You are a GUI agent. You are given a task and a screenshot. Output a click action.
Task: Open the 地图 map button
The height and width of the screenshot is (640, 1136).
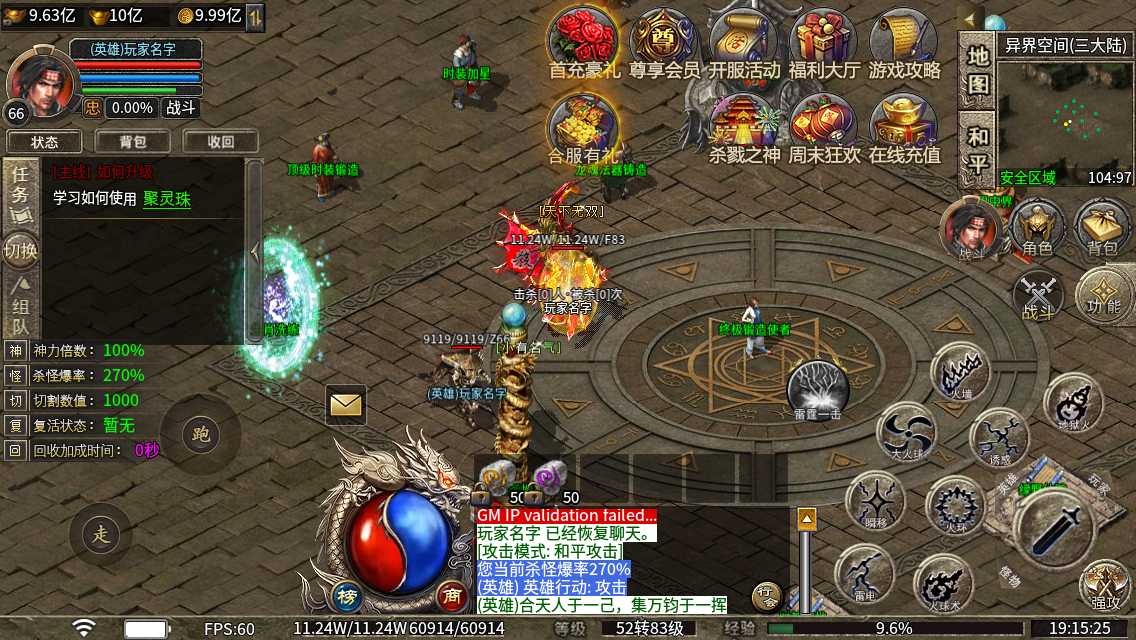(978, 70)
